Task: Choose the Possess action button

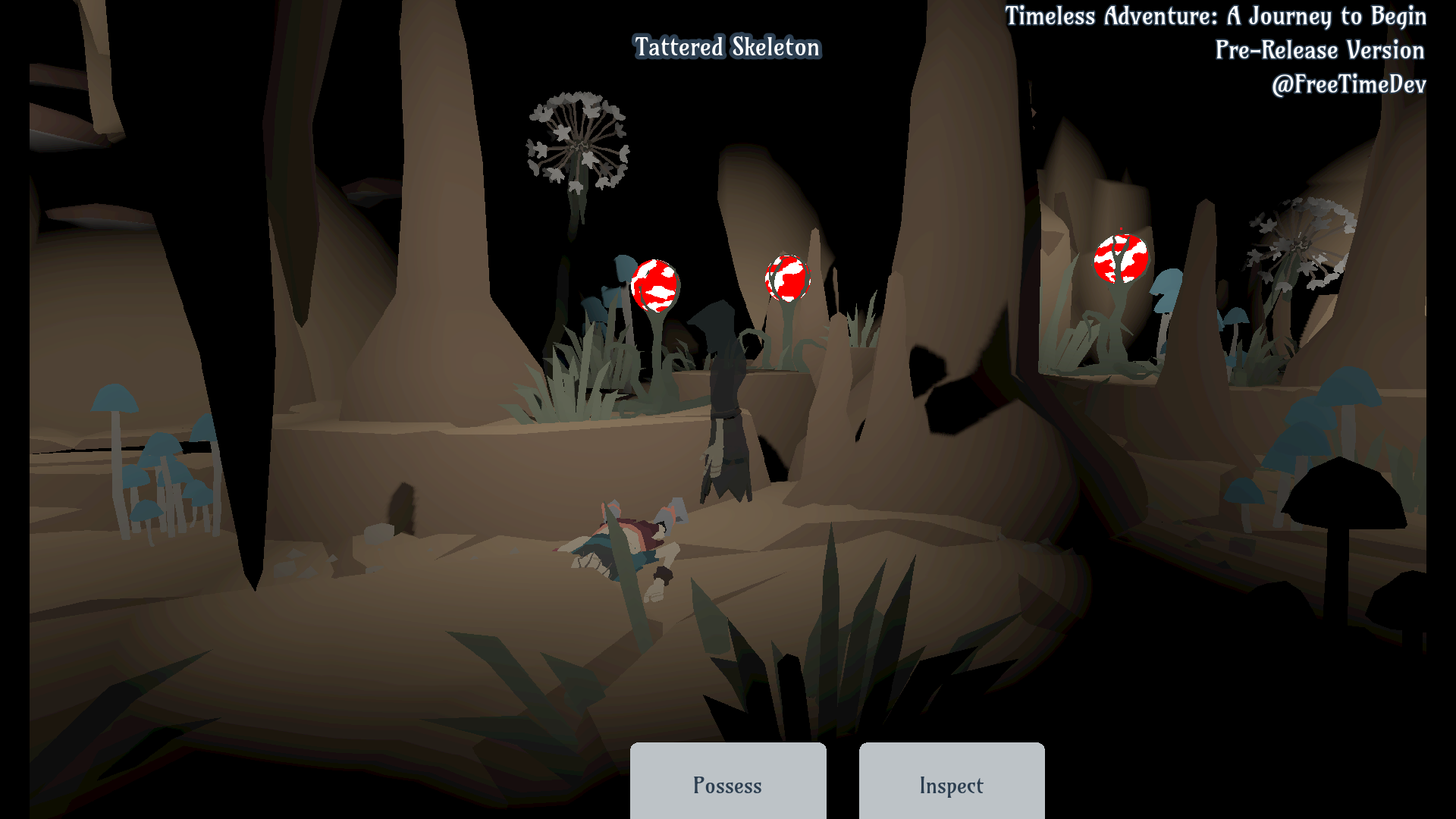Action: click(727, 783)
